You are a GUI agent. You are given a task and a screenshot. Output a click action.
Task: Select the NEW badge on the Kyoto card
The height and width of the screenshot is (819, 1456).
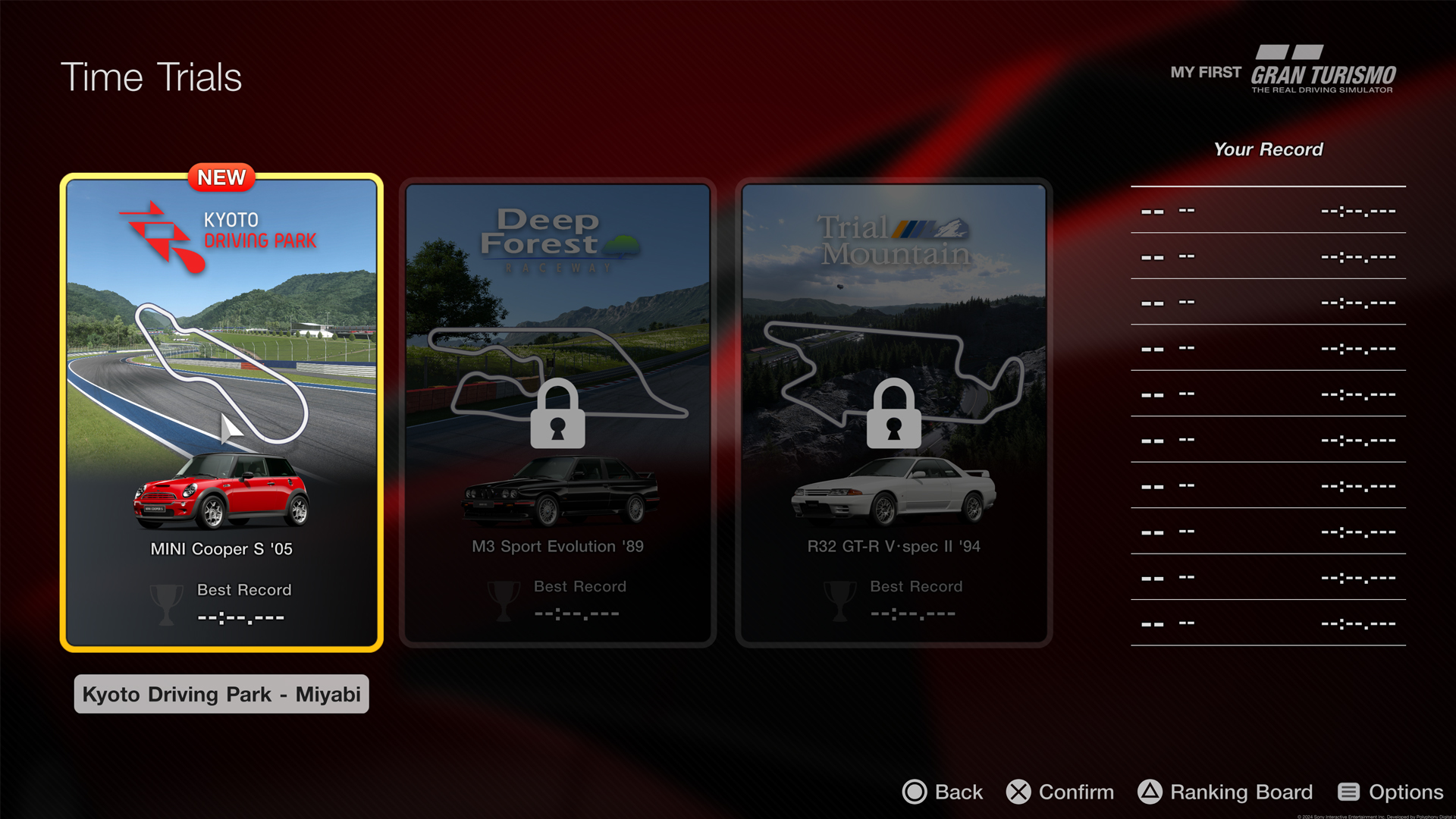point(221,177)
